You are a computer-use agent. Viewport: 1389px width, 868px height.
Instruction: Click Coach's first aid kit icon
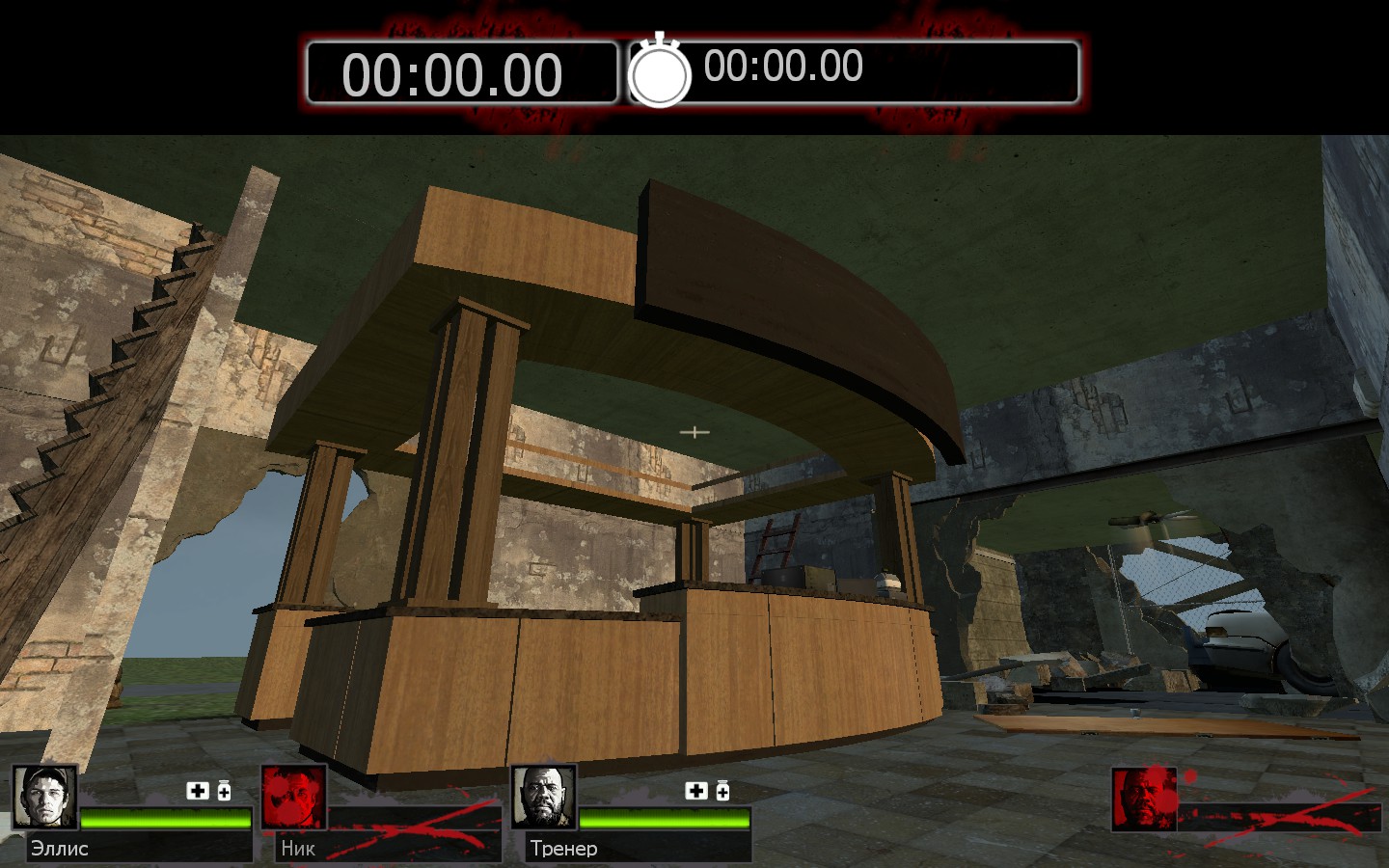pyautogui.click(x=695, y=791)
